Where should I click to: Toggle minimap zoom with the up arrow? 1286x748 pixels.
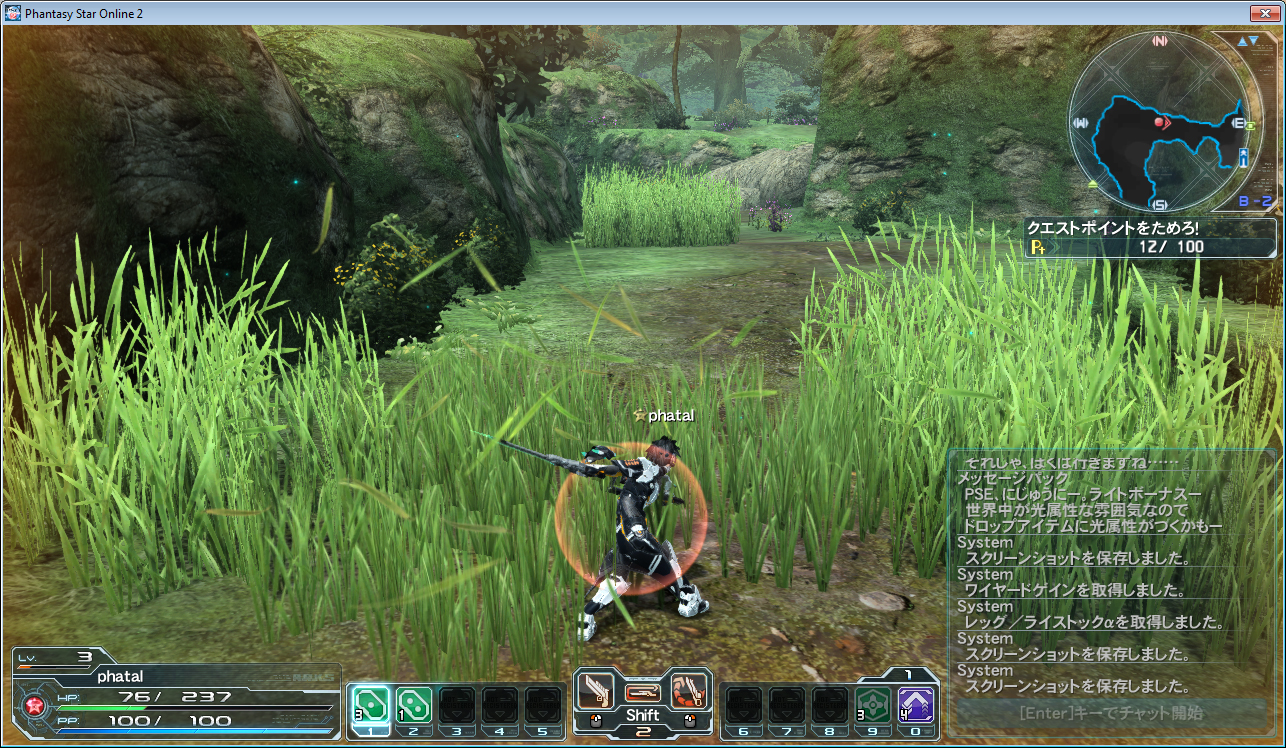click(x=1240, y=40)
